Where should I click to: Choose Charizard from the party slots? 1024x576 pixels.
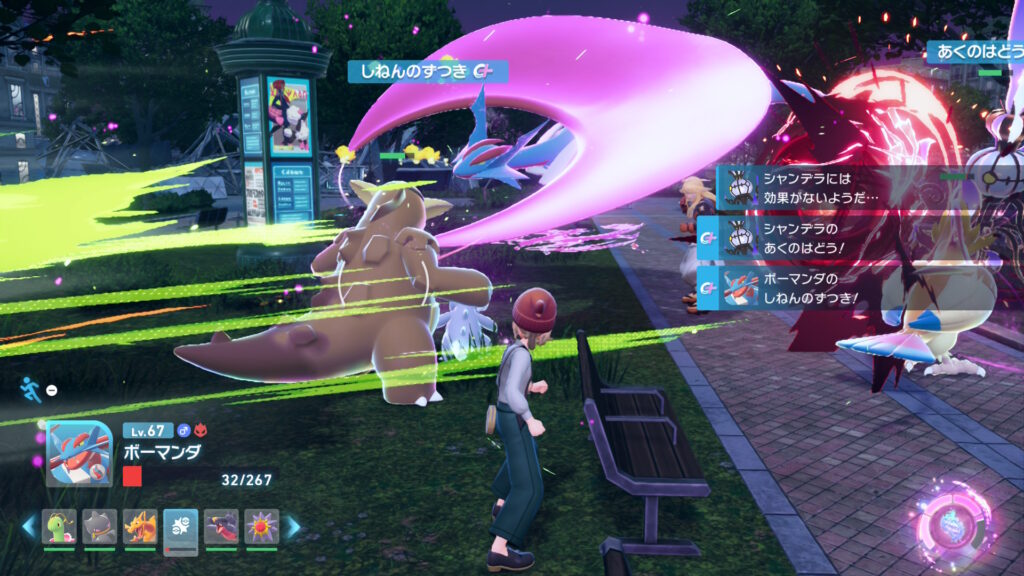point(140,526)
